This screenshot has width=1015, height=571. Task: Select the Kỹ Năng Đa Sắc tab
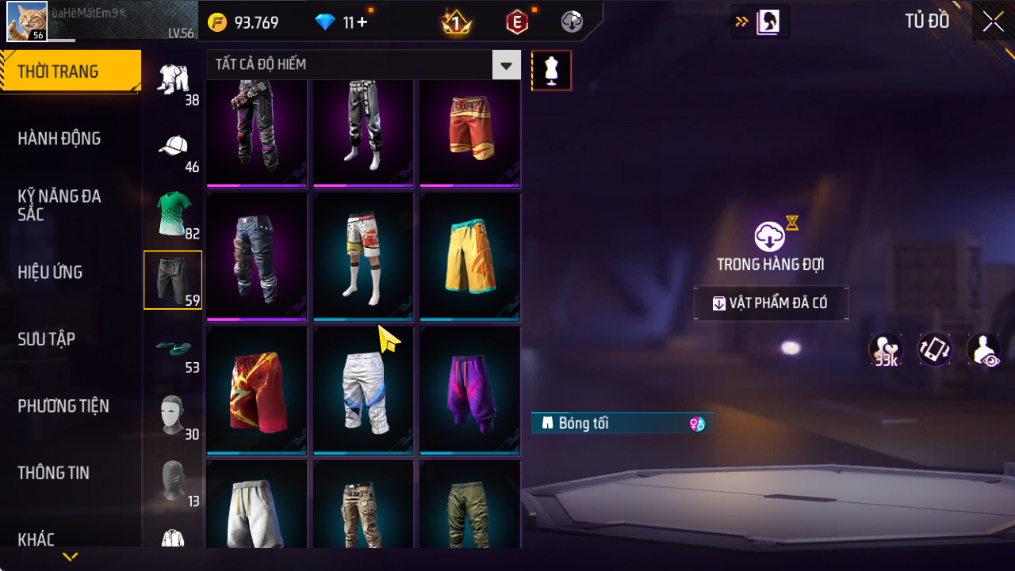(60, 205)
